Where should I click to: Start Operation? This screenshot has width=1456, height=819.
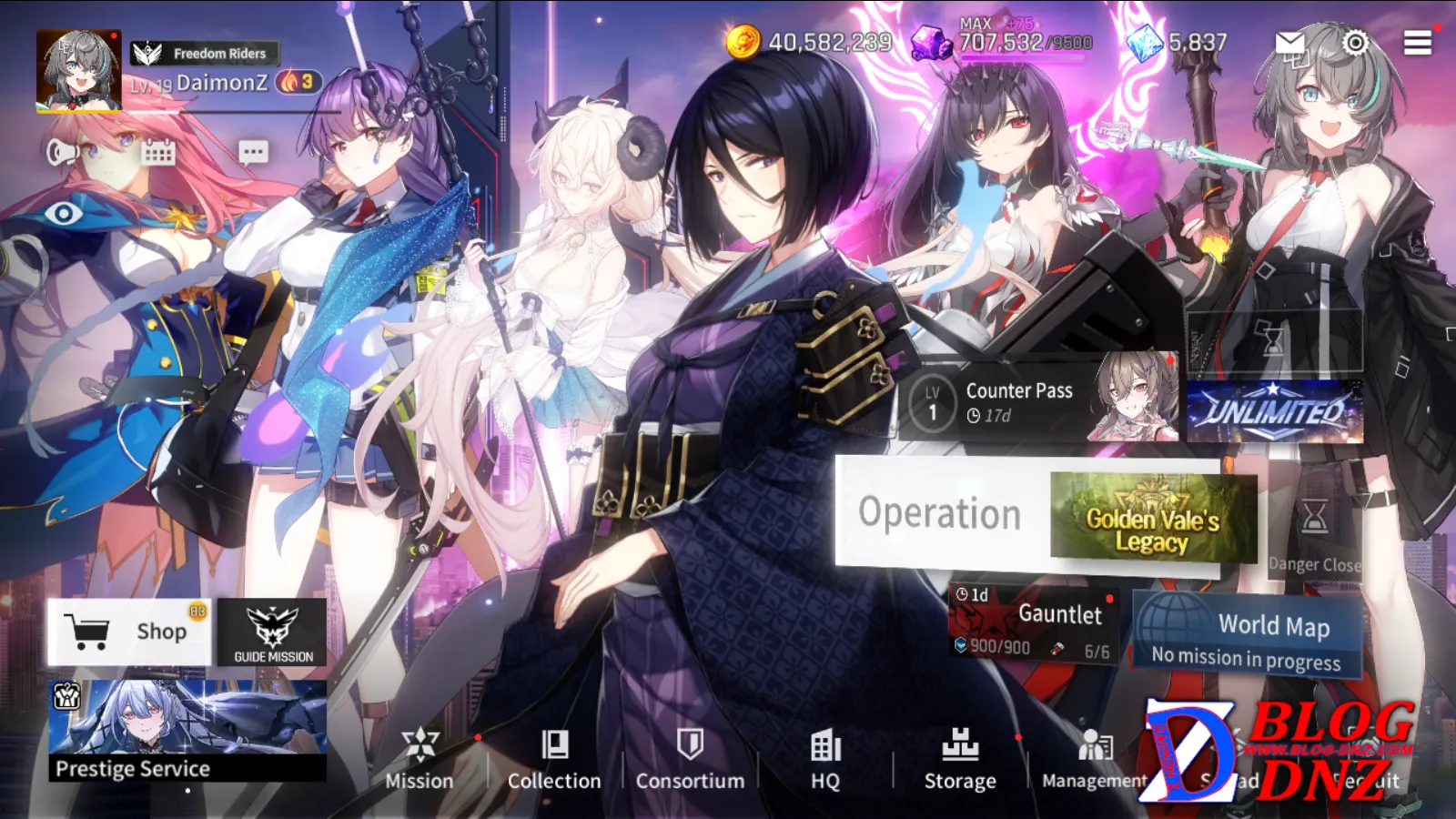click(940, 513)
